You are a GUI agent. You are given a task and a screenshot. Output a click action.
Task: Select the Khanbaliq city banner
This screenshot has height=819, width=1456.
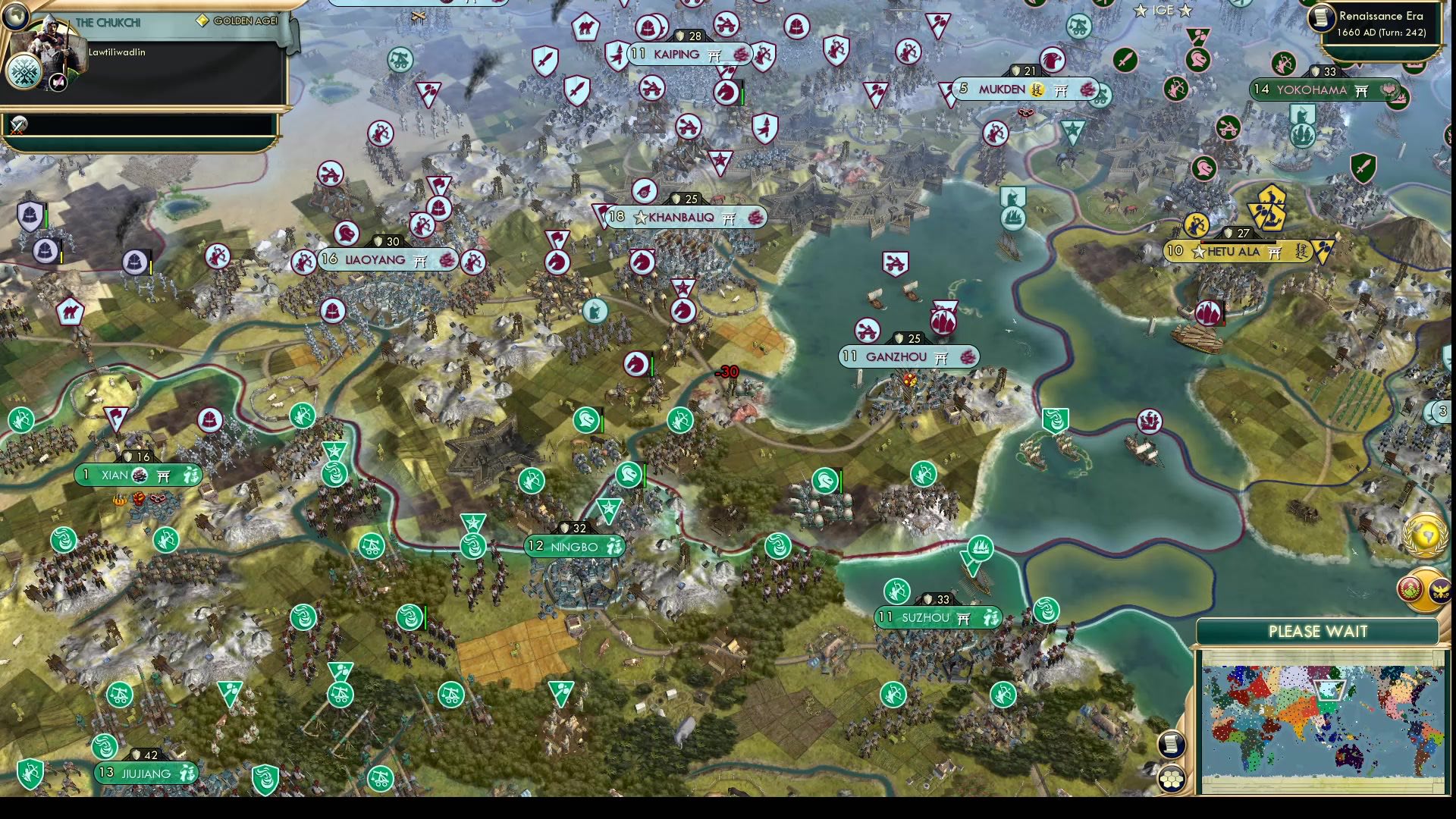(682, 217)
